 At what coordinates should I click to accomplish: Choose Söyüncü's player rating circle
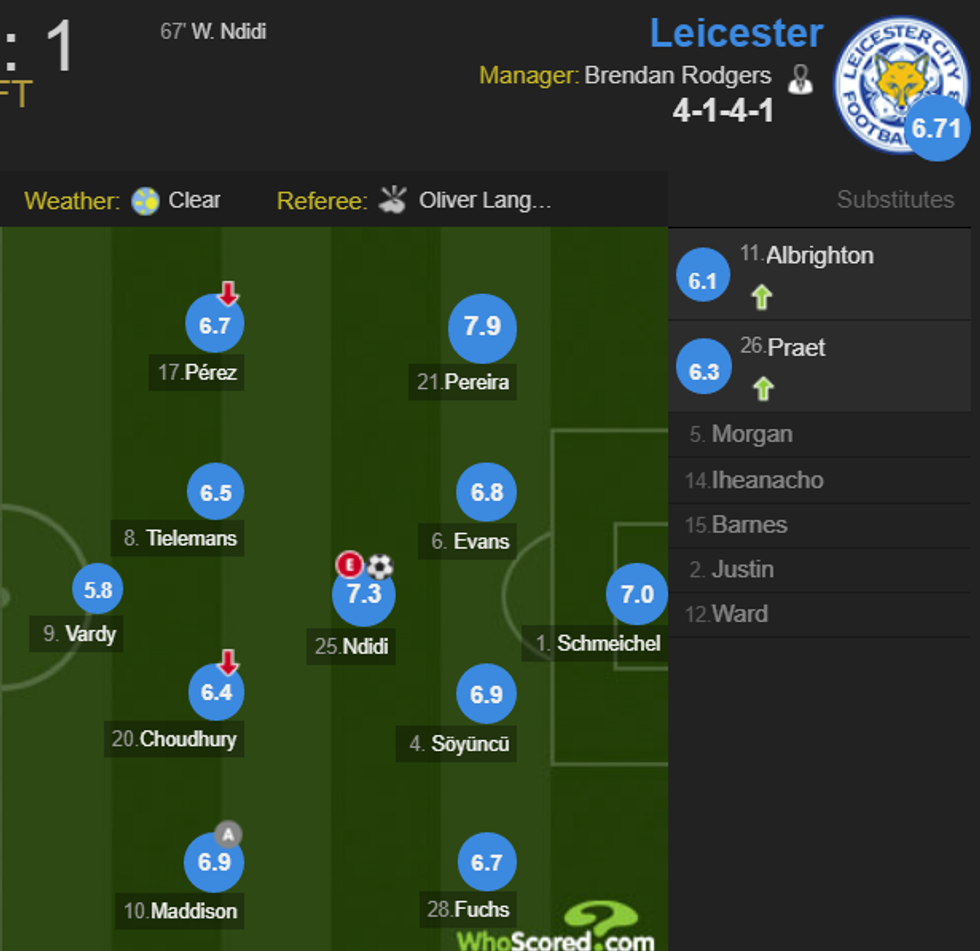coord(487,694)
